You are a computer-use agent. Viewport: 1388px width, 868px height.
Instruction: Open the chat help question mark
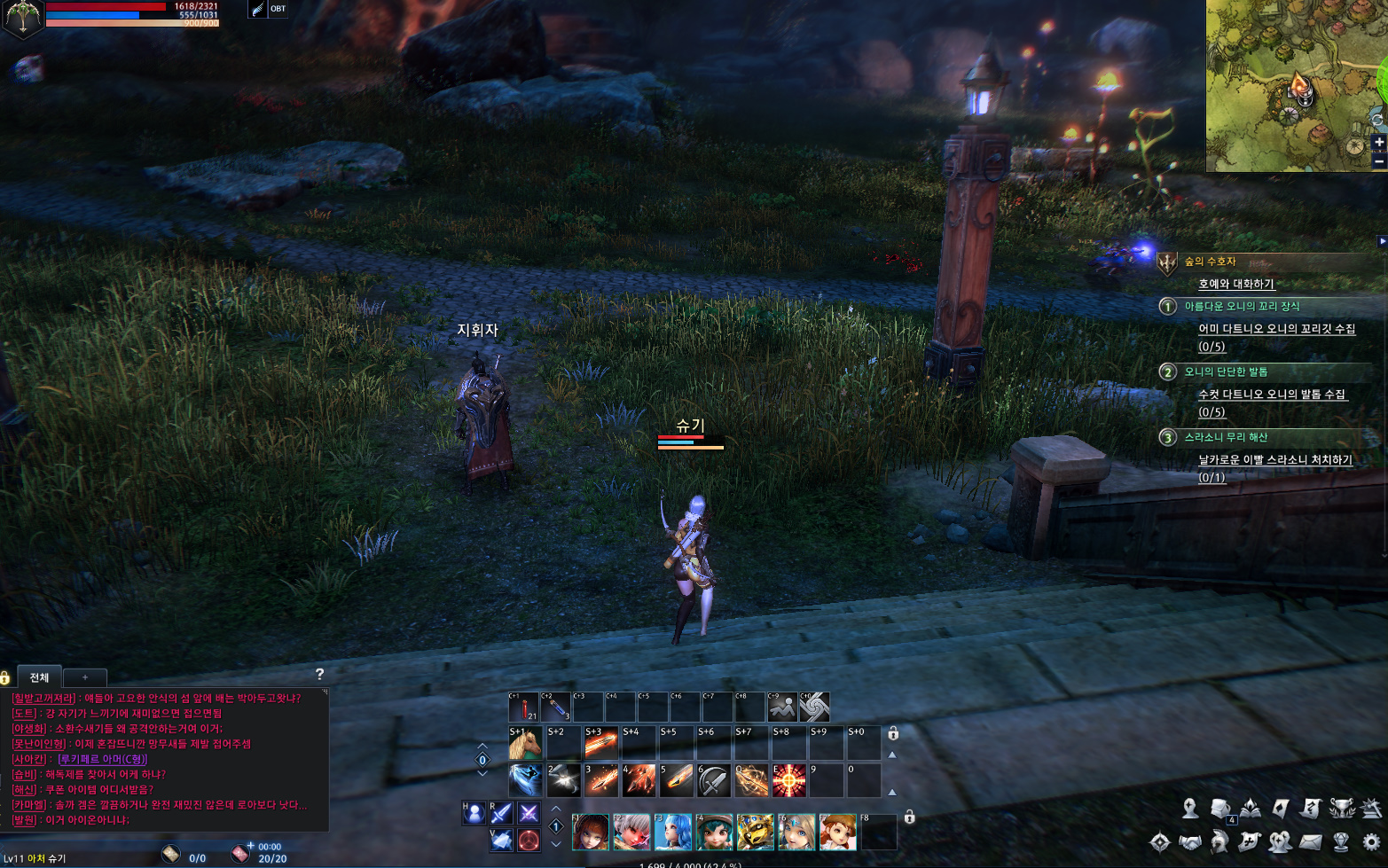319,675
